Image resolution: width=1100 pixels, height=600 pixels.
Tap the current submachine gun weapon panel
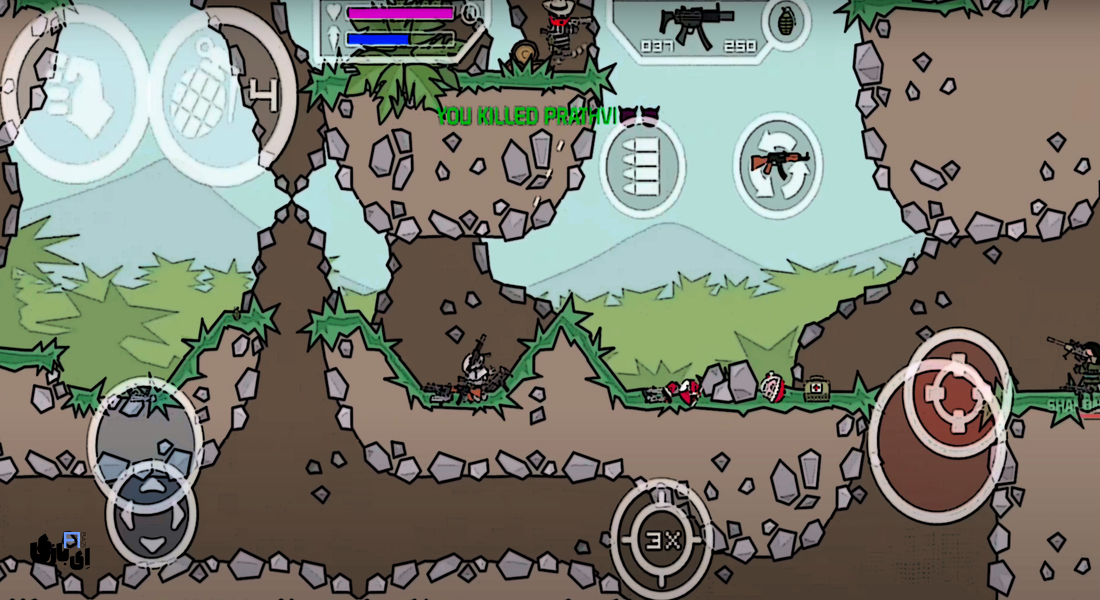[x=697, y=24]
